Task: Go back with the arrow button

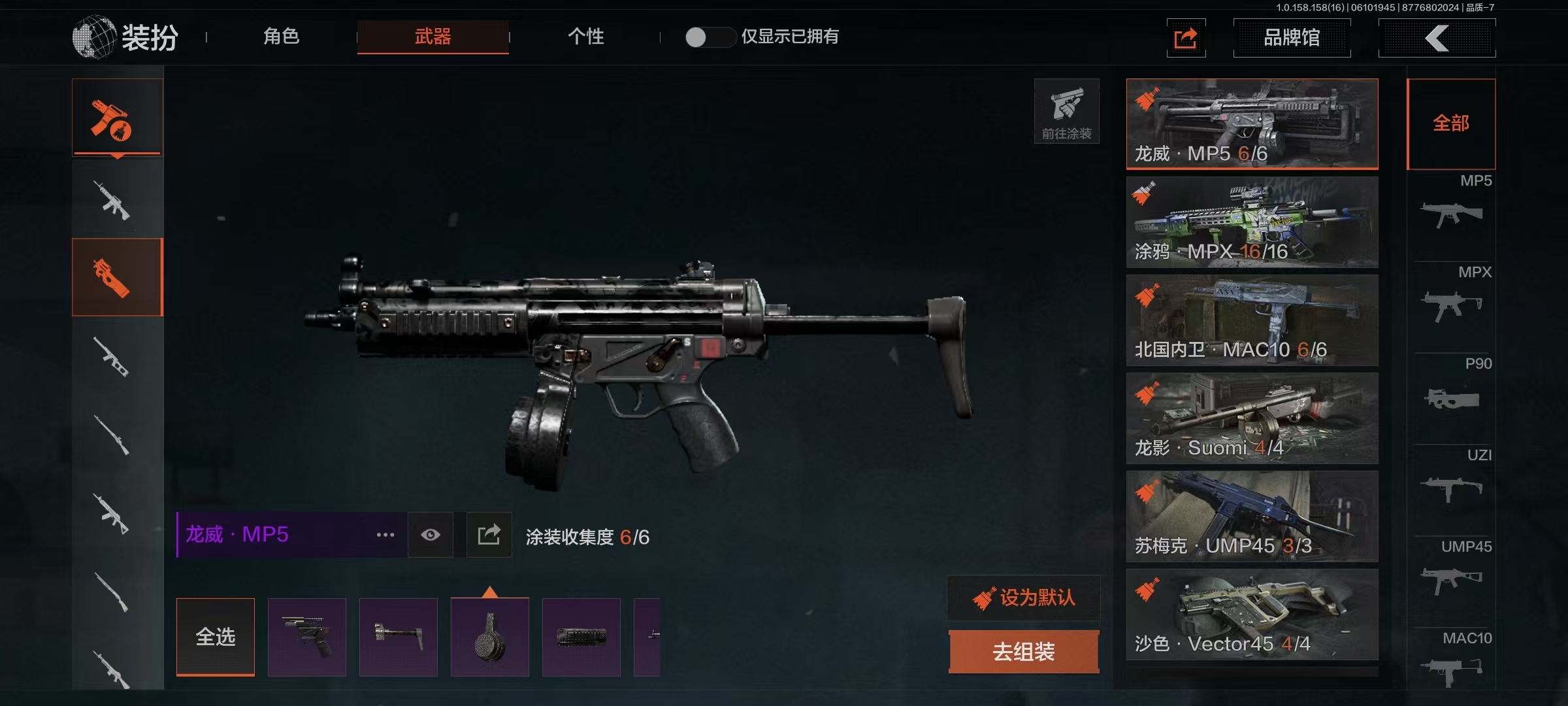Action: pos(1437,38)
